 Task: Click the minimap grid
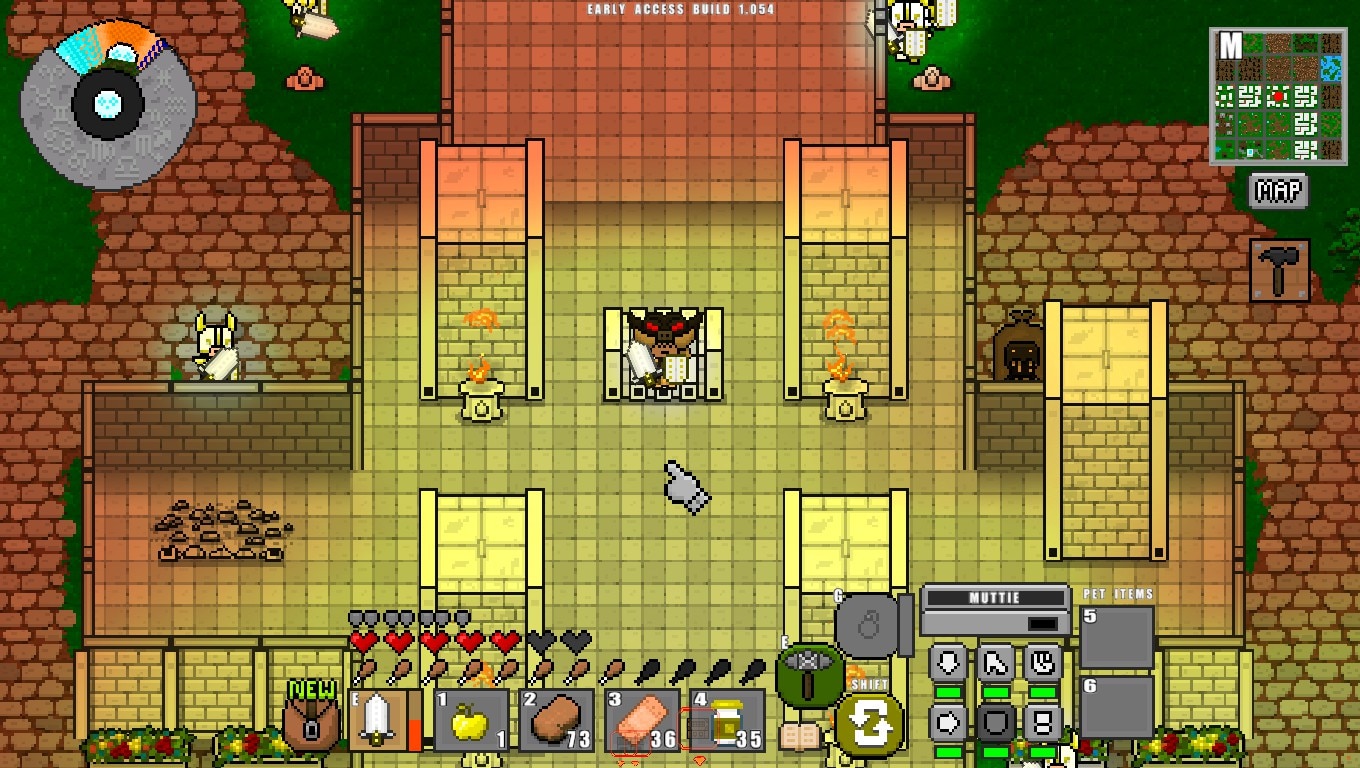coord(1276,96)
